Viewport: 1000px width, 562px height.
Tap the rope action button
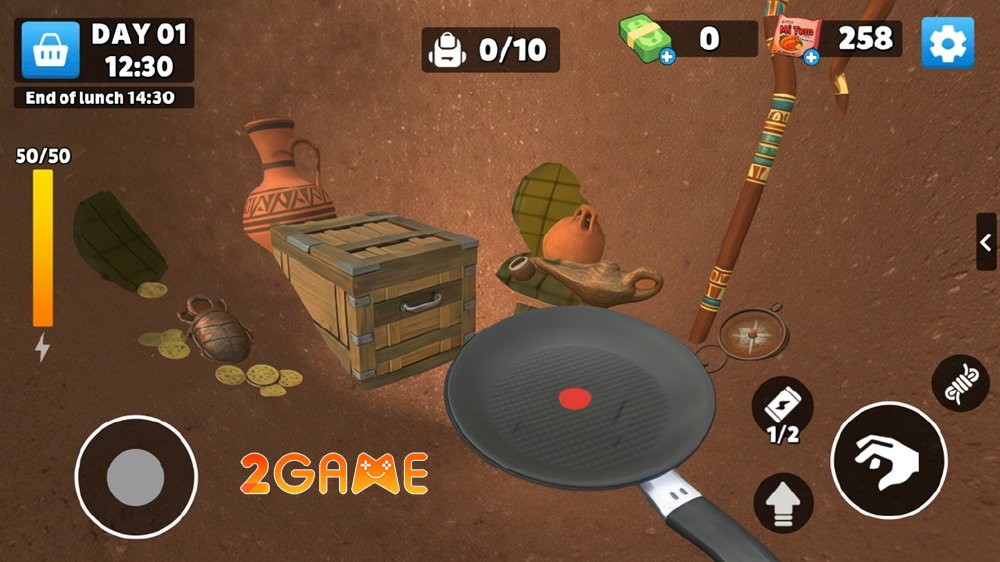pyautogui.click(x=960, y=383)
